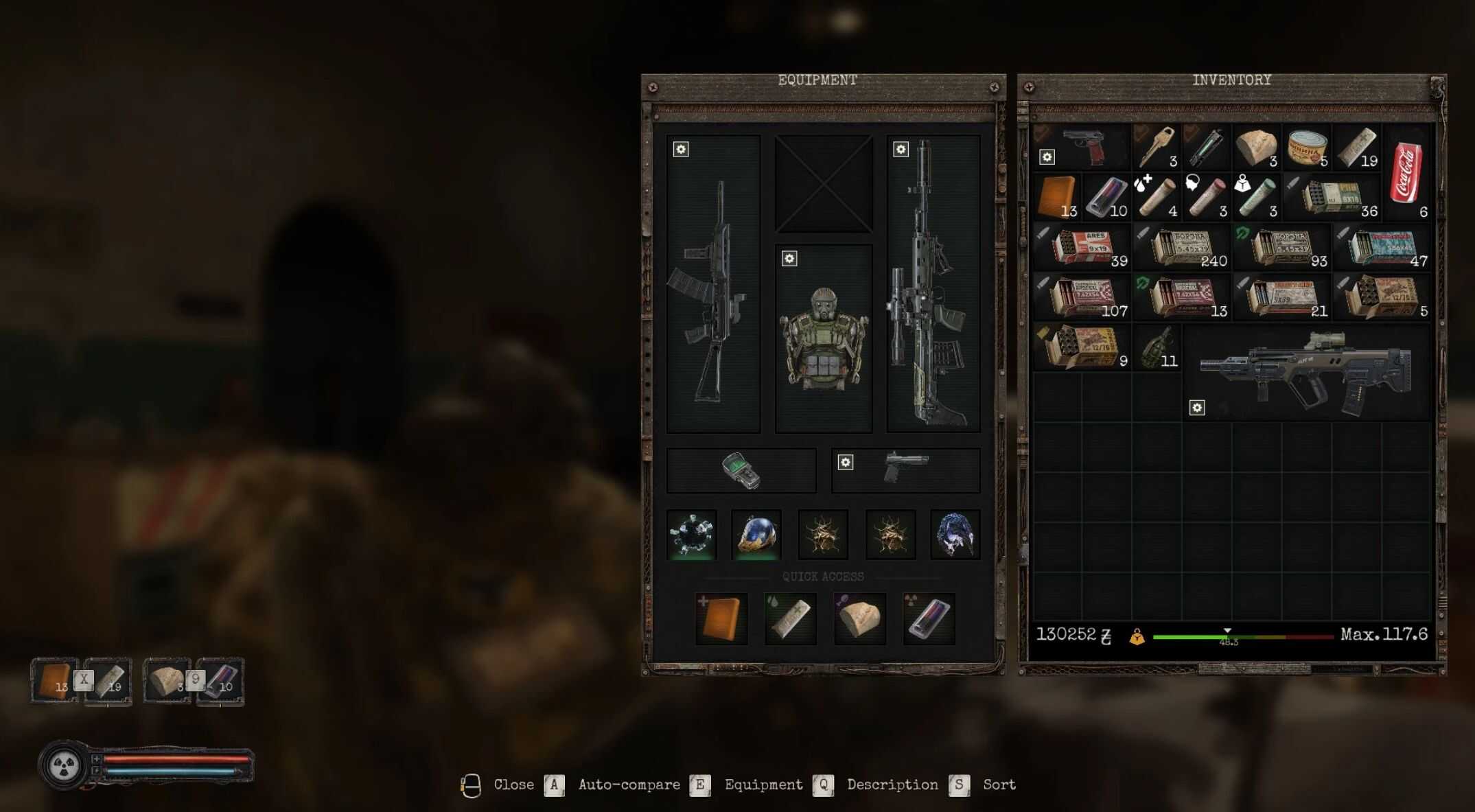Select the Coca-Cola can in inventory

pos(1405,173)
